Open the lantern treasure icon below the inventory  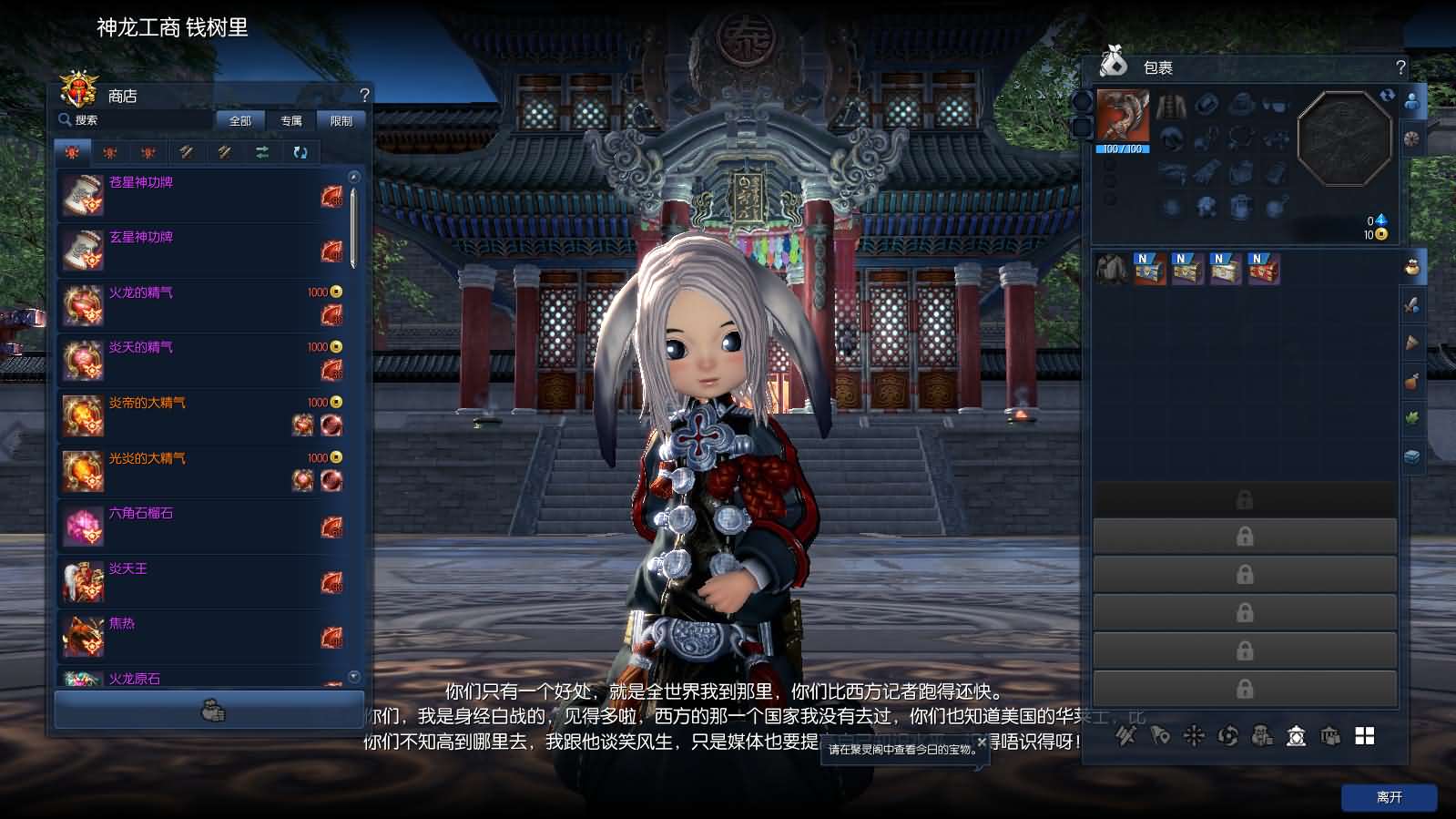pos(1295,736)
